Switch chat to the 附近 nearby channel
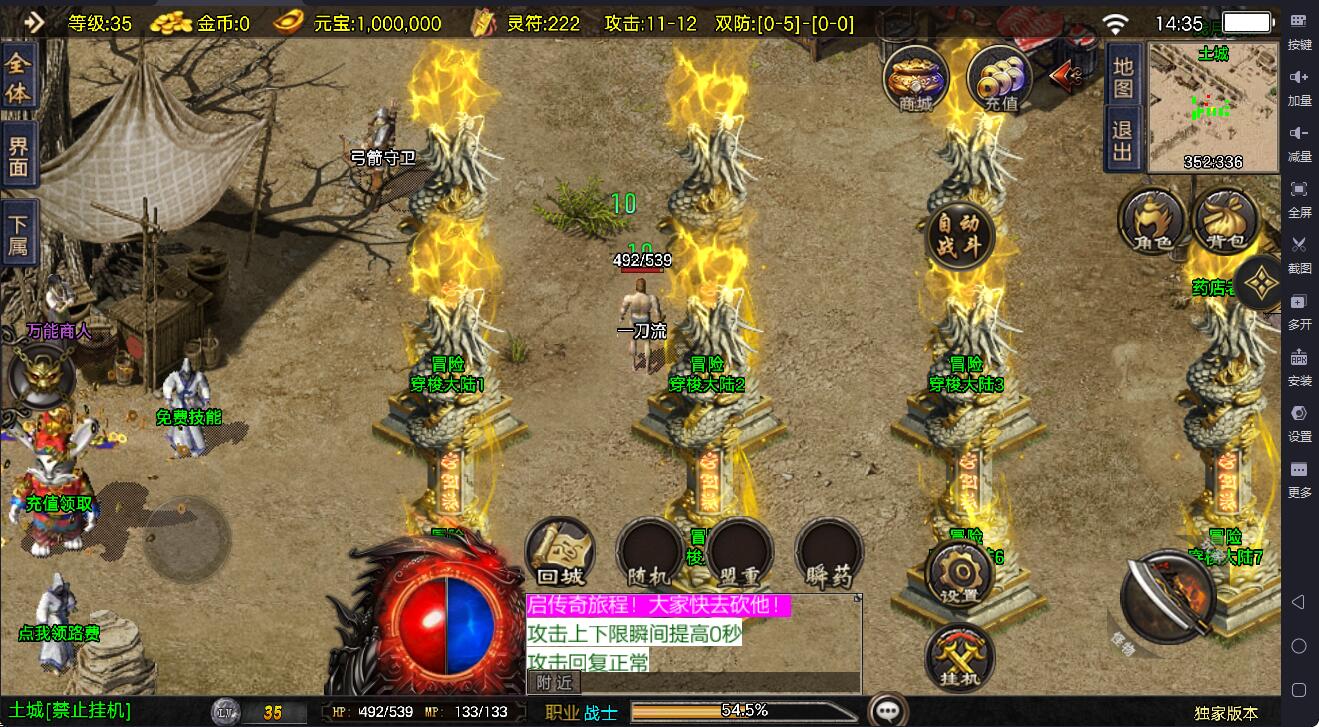Screen dimensions: 1319x727 (x=553, y=683)
